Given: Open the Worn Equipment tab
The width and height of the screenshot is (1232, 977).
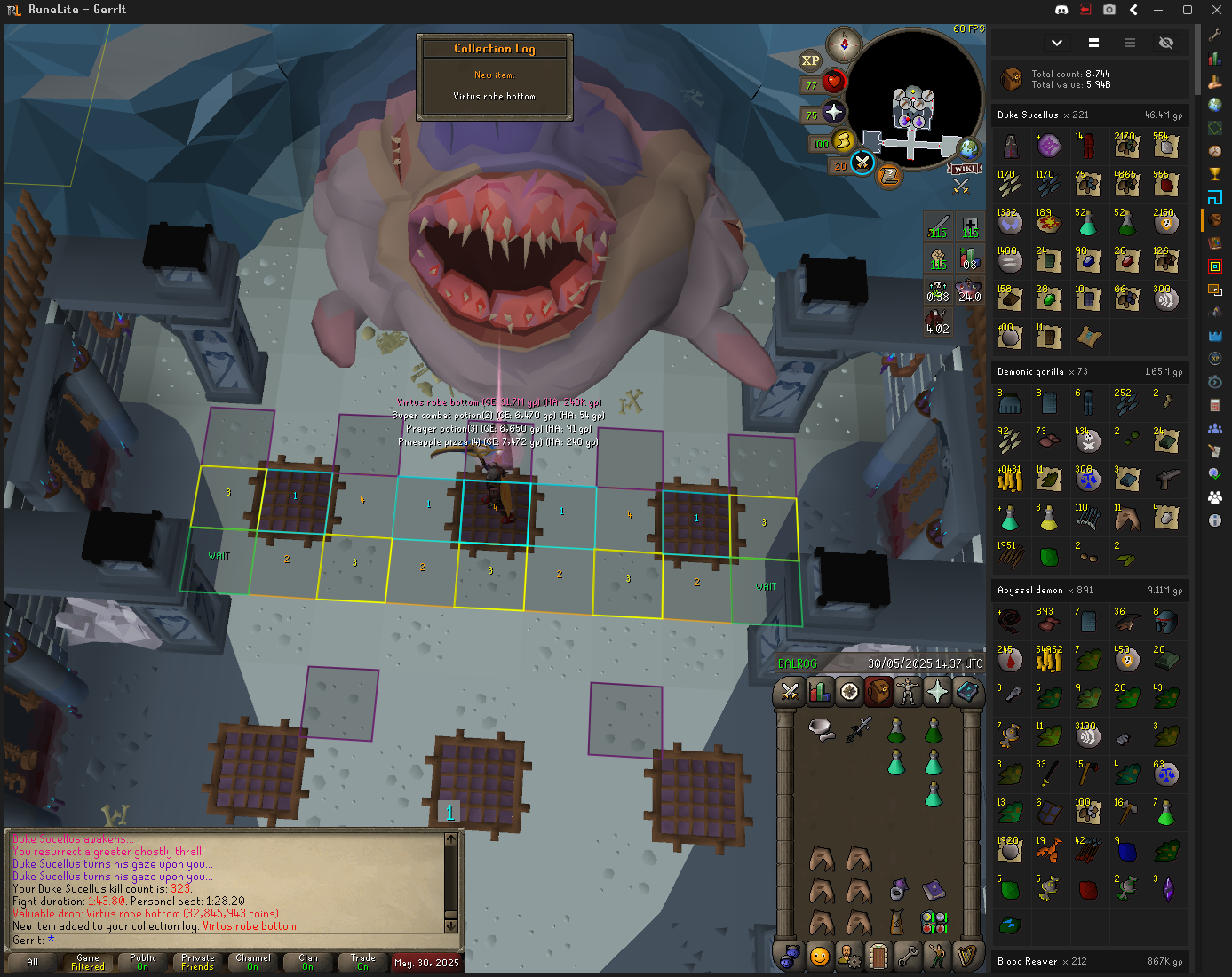Looking at the screenshot, I should tap(908, 691).
